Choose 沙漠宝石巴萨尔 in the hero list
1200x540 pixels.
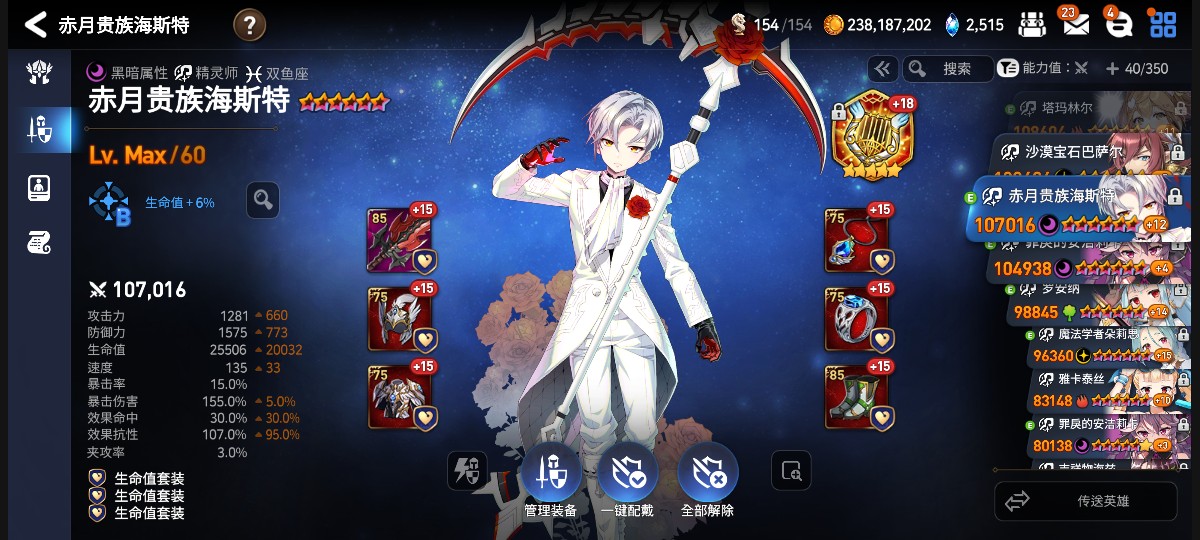(x=1085, y=153)
